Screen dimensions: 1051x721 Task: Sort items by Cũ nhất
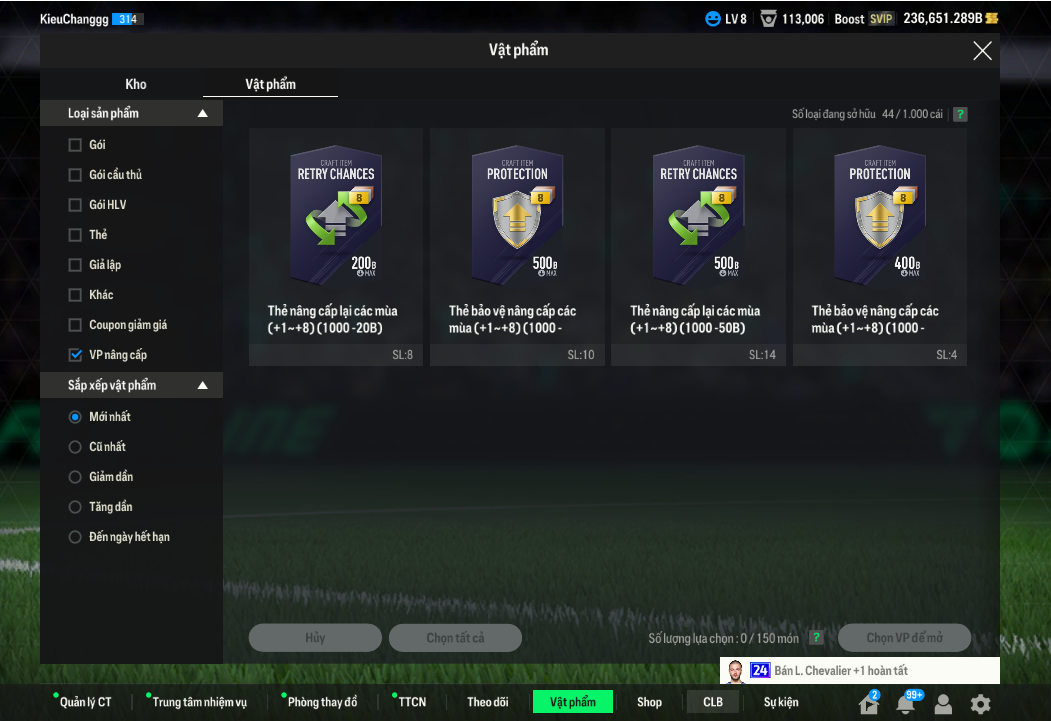click(75, 447)
